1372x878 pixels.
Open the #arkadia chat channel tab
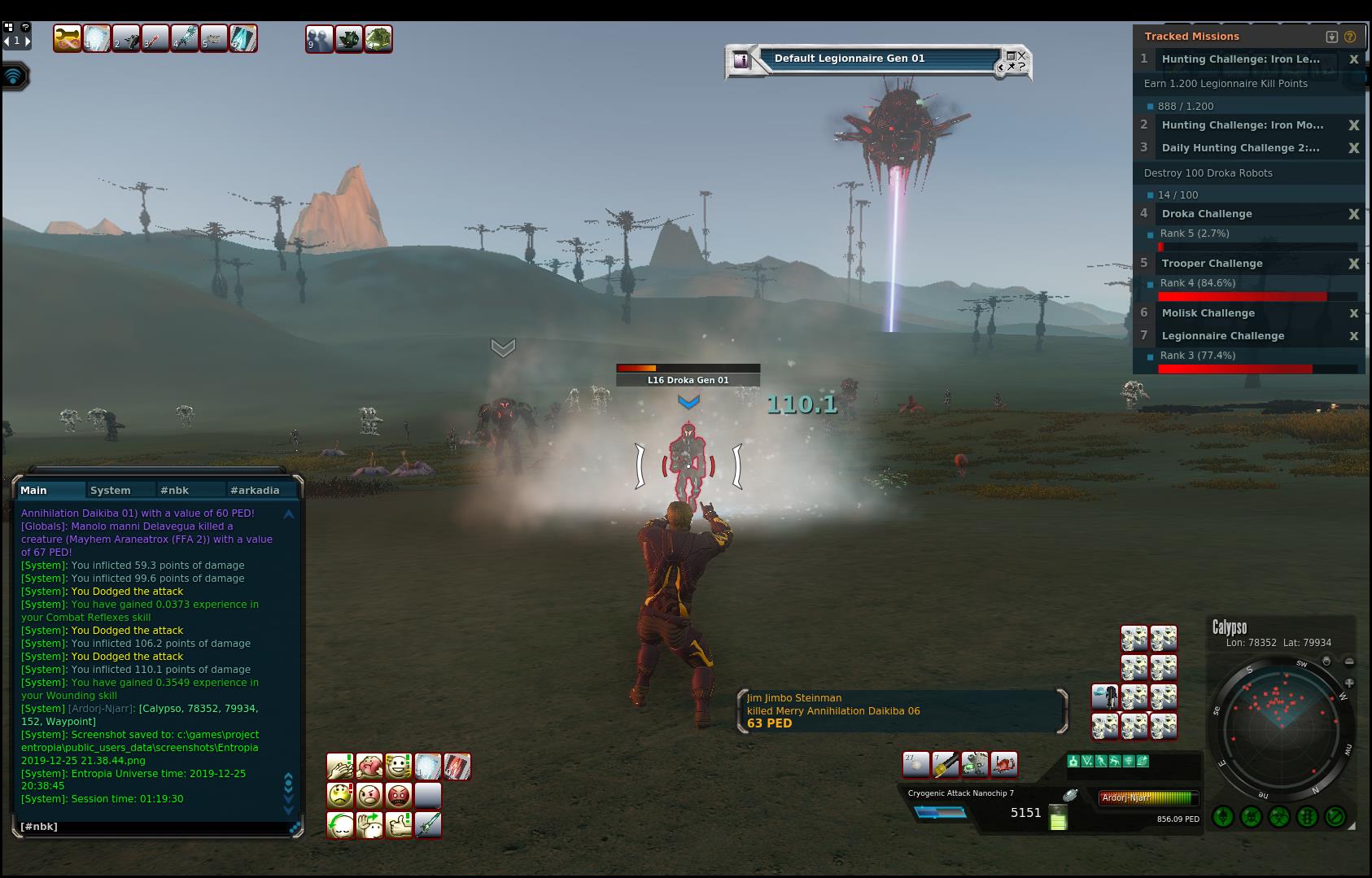[255, 490]
